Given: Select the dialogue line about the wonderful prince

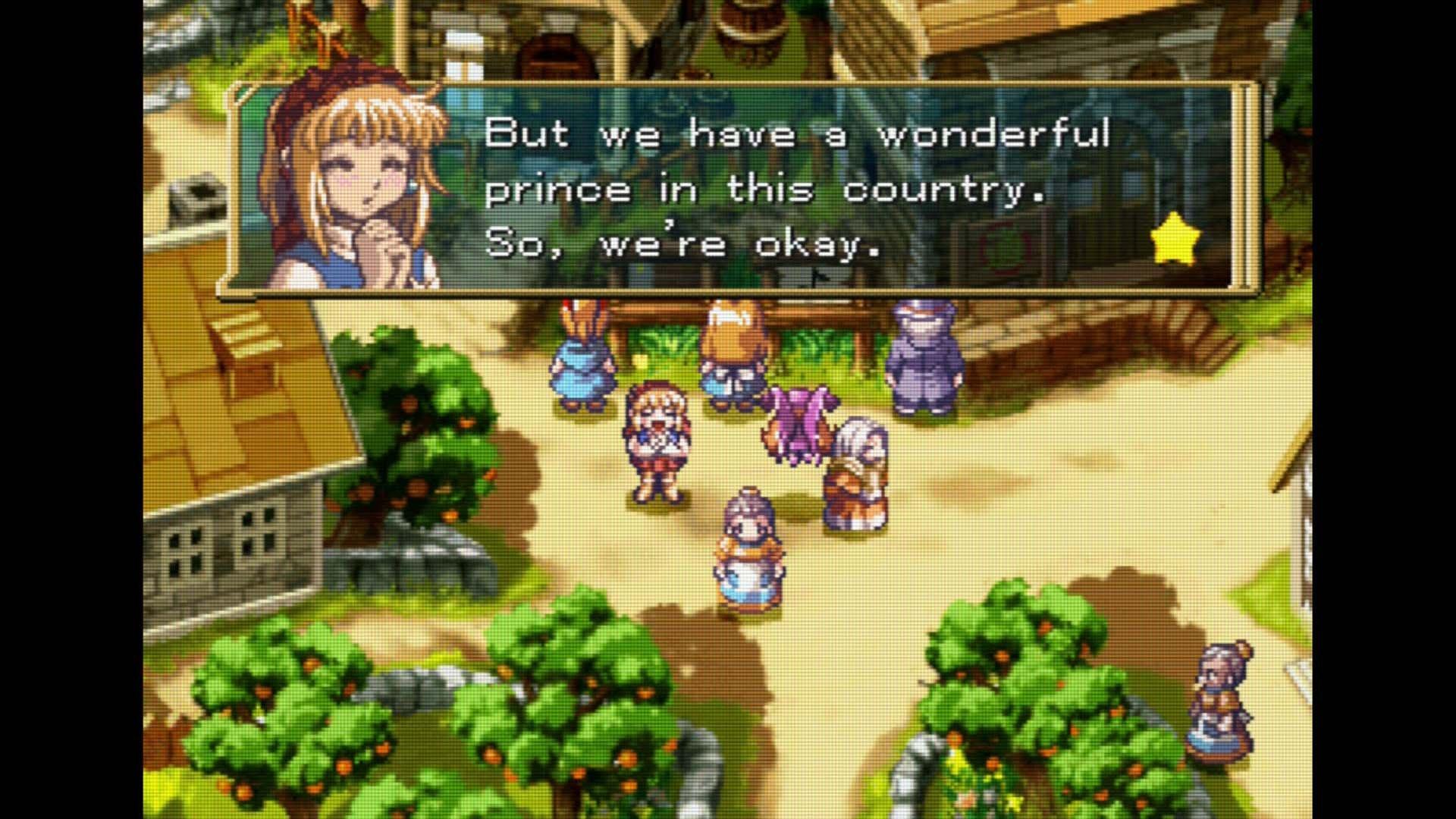Looking at the screenshot, I should [766, 190].
